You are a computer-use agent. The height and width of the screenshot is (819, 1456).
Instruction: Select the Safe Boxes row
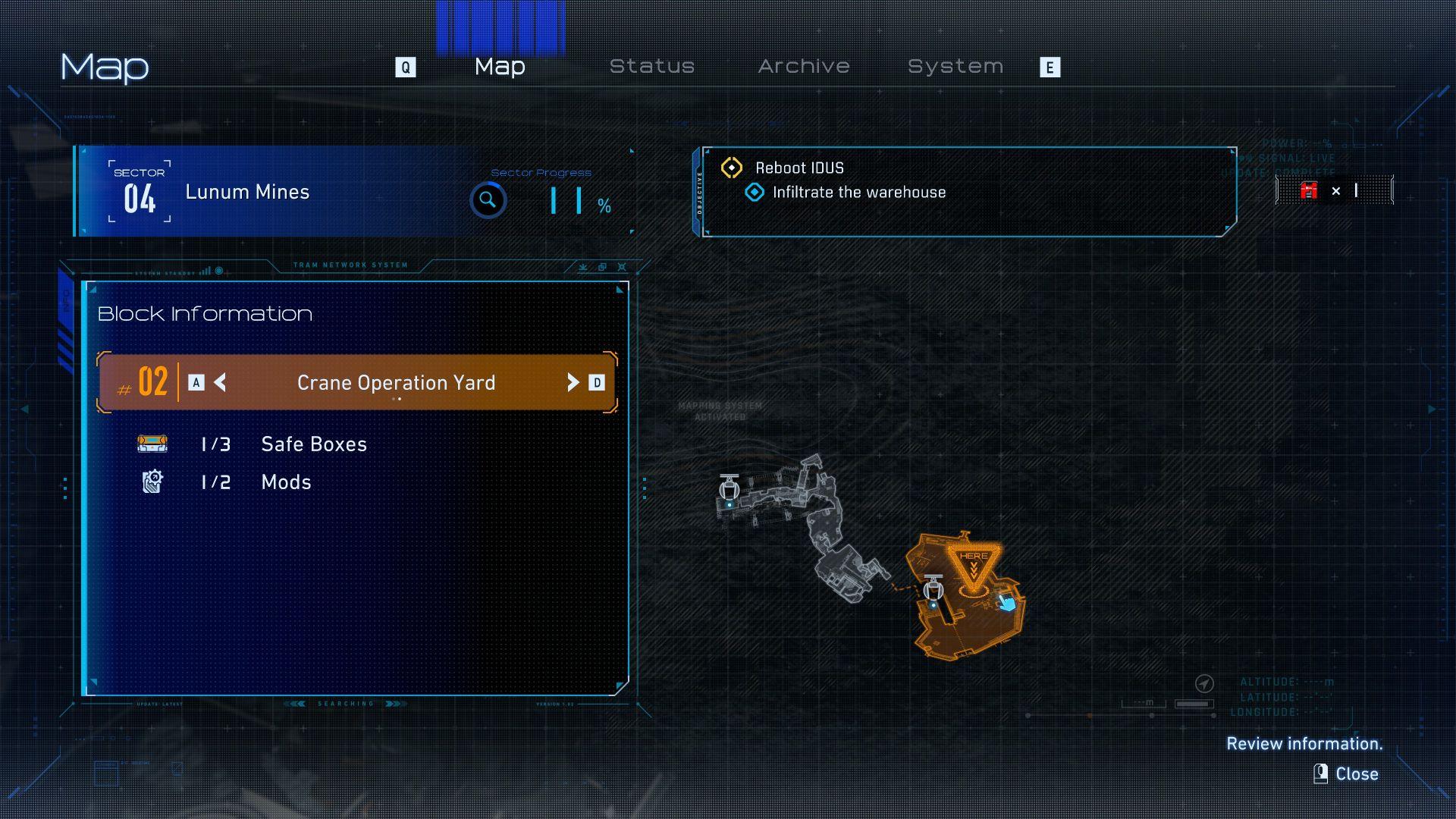pyautogui.click(x=313, y=444)
